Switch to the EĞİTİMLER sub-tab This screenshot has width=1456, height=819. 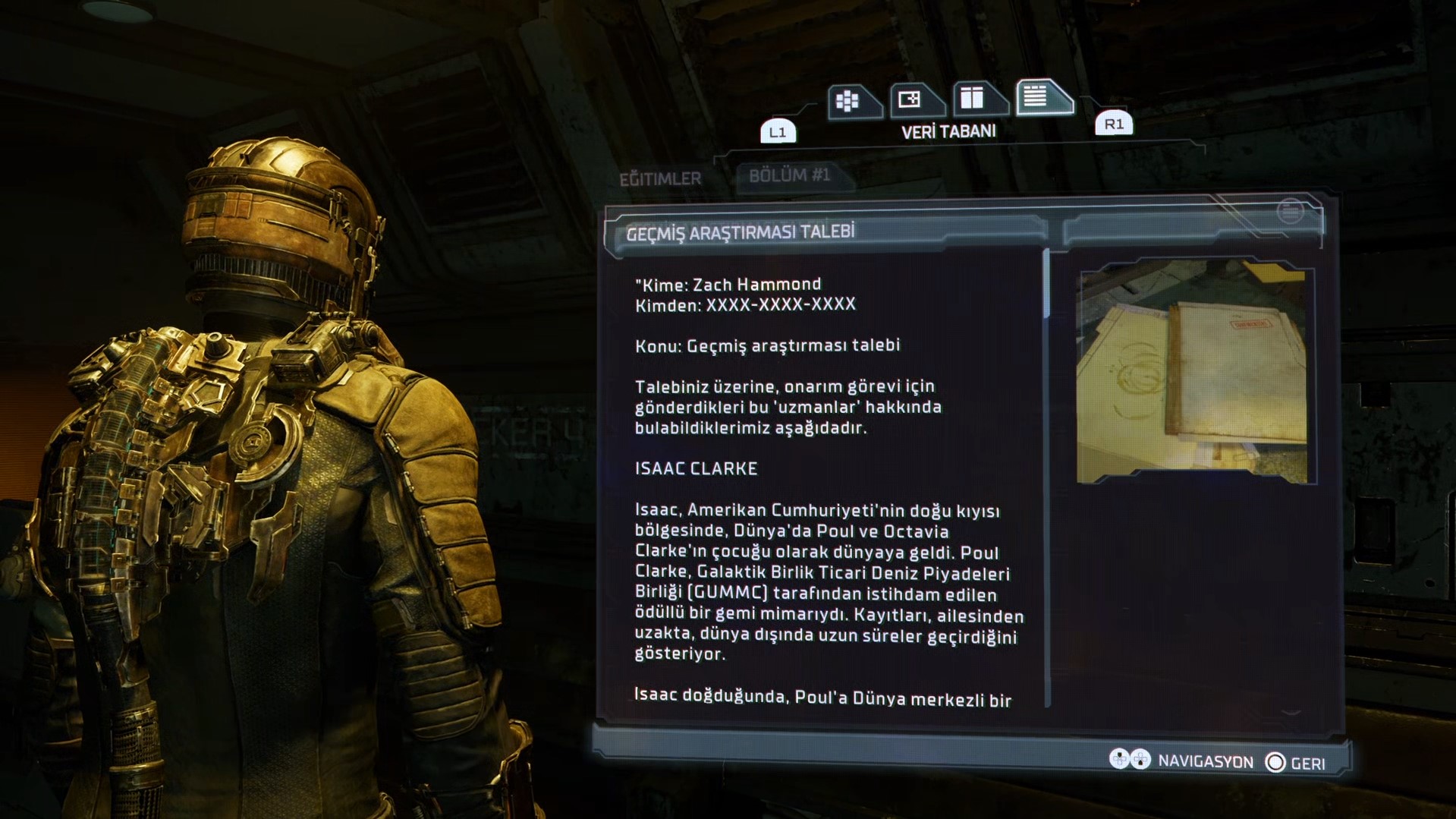[x=660, y=179]
